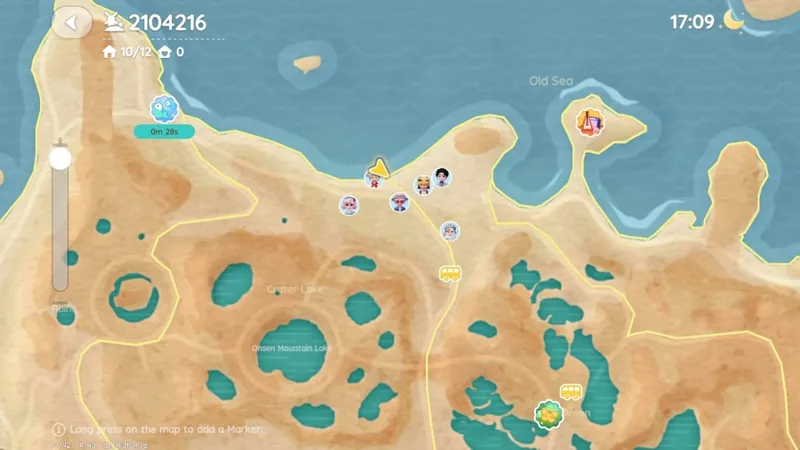Select the easel marker on the peninsula
Viewport: 800px width, 450px height.
tap(589, 123)
